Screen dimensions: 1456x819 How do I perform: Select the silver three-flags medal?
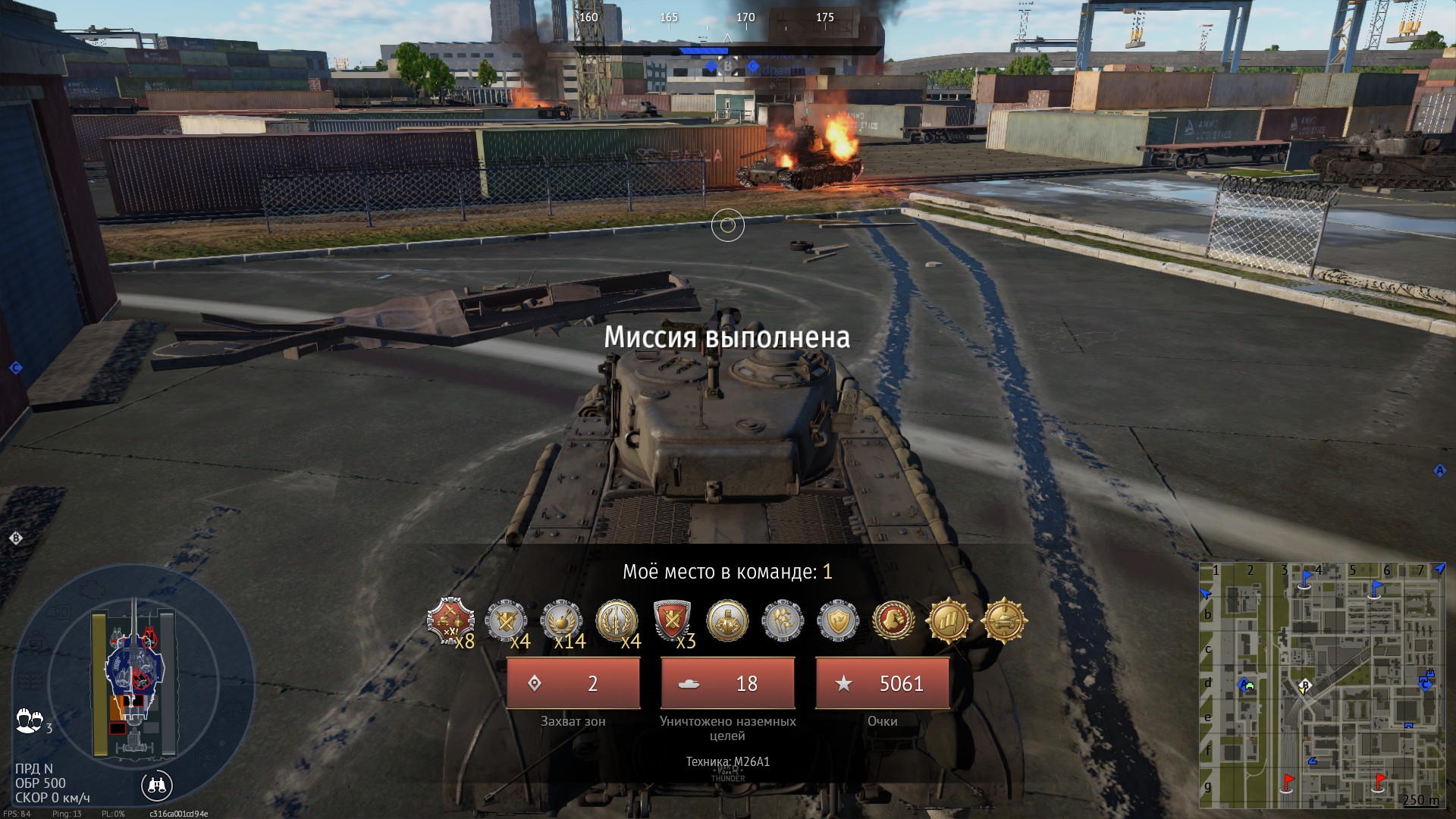click(783, 622)
